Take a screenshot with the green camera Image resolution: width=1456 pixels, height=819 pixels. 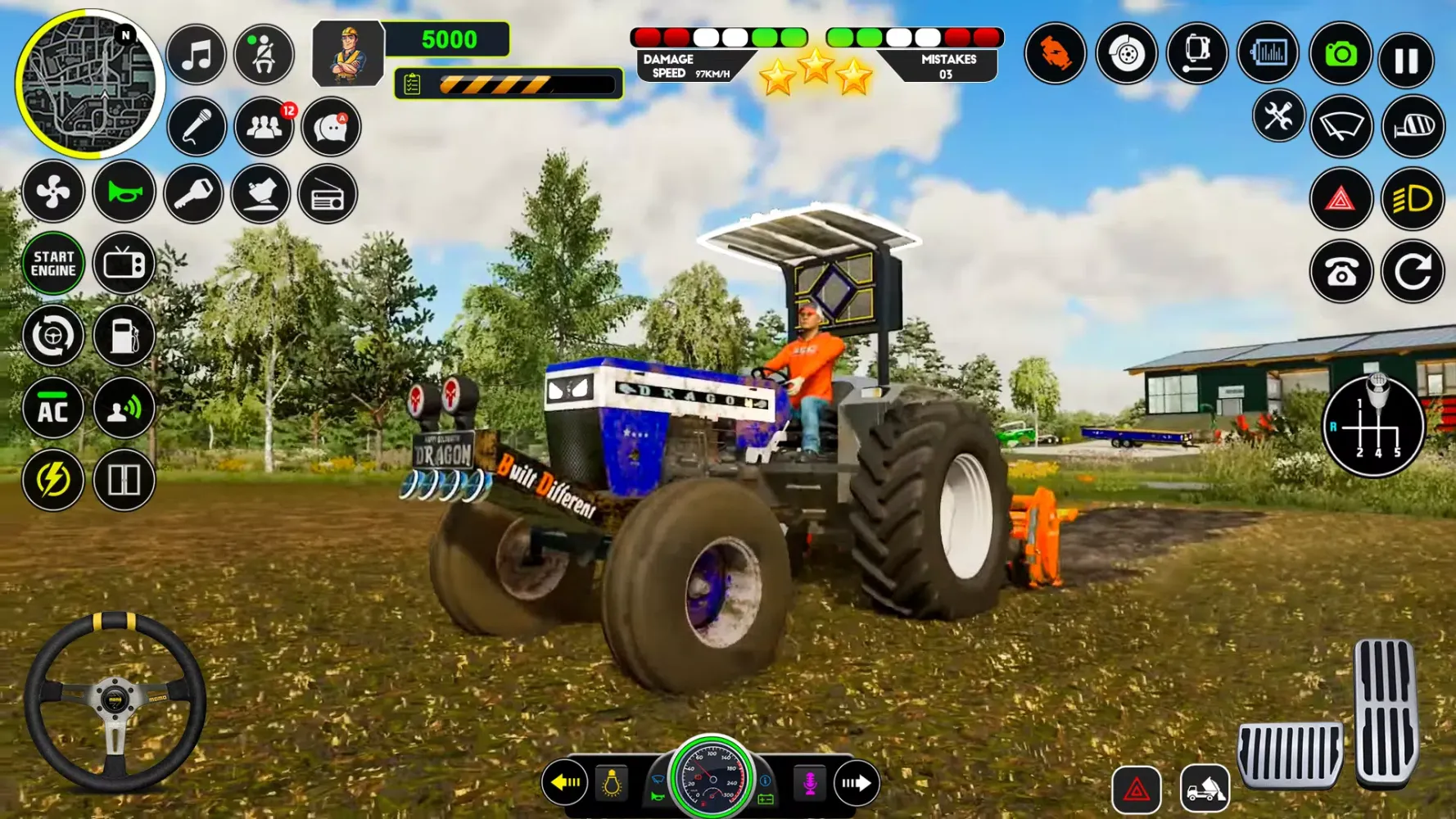pyautogui.click(x=1341, y=55)
